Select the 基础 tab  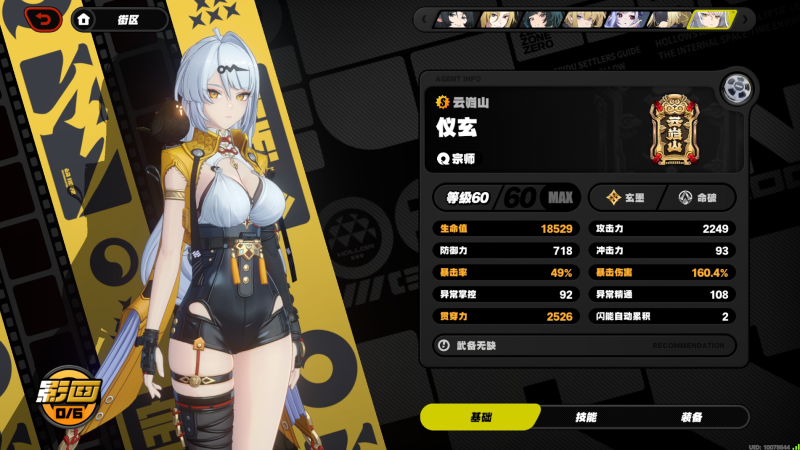point(481,417)
